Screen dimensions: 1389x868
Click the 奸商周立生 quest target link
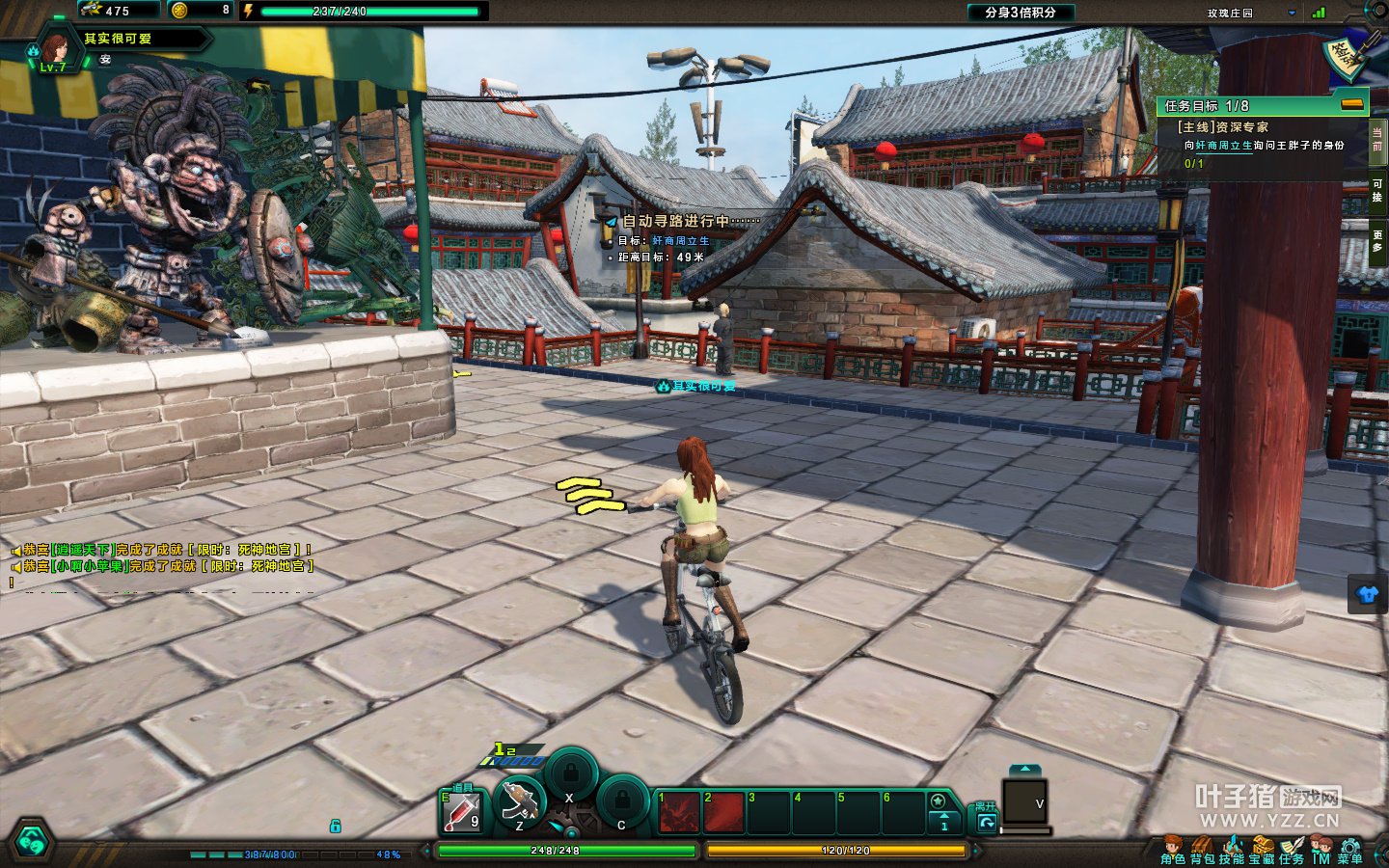[1223, 146]
